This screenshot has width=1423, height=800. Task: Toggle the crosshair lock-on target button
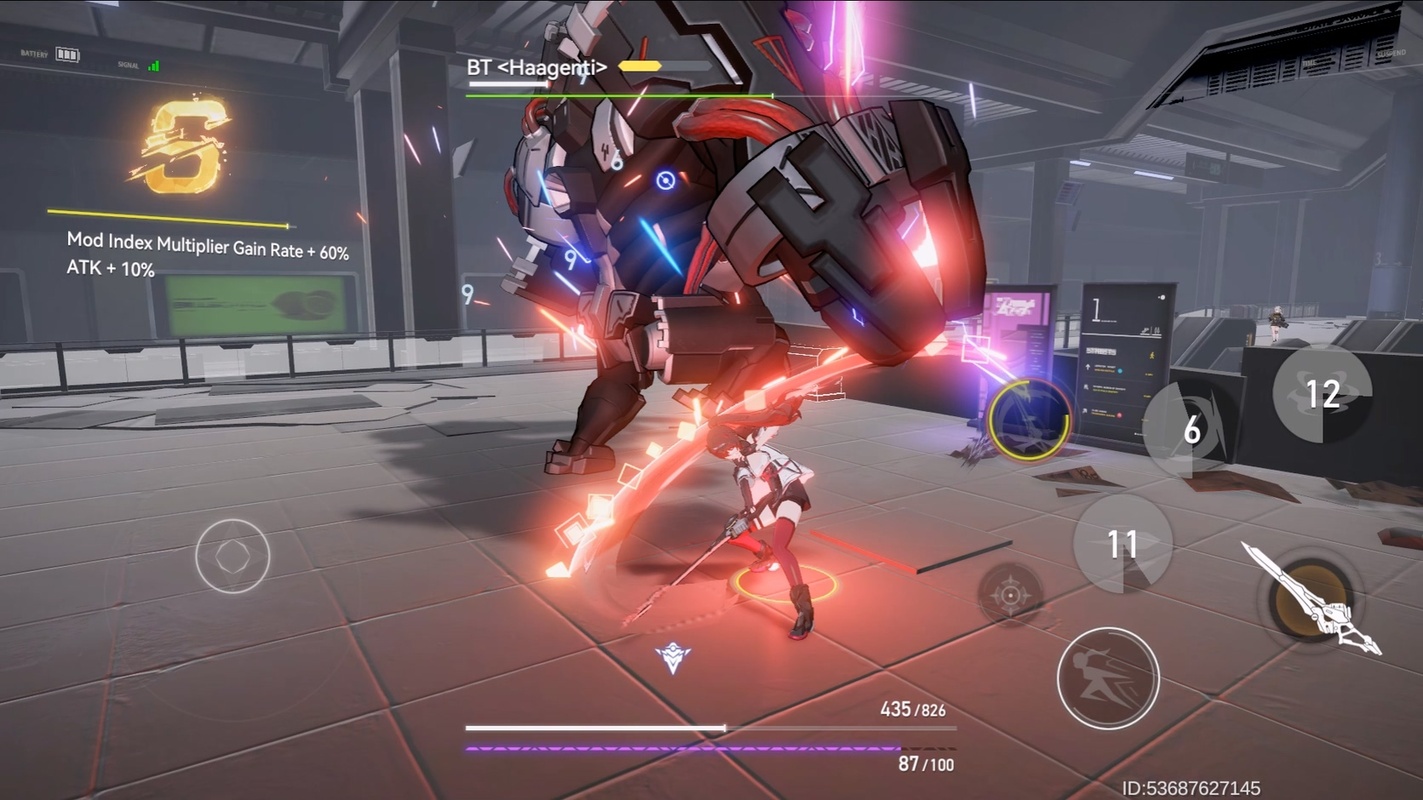click(x=1010, y=595)
